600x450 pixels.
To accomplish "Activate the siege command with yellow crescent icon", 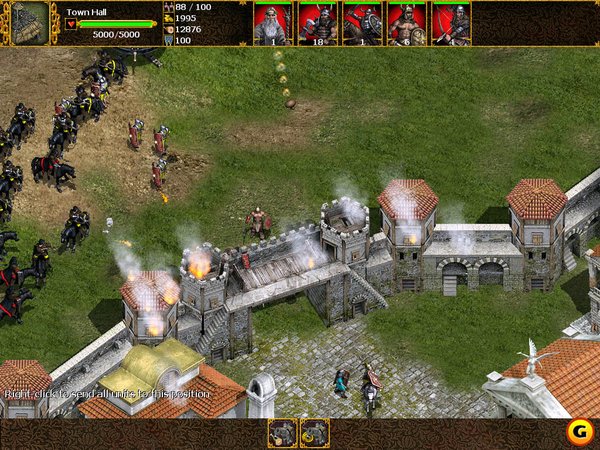I will (x=315, y=432).
